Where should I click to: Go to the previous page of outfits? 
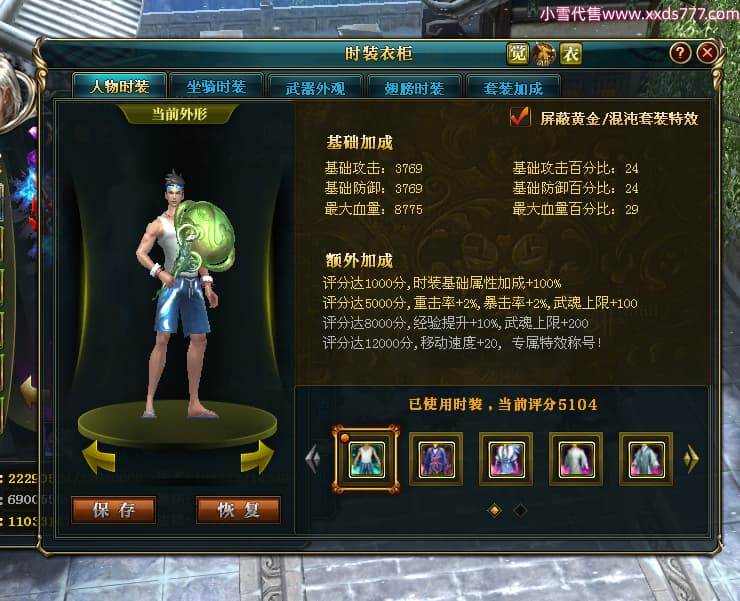[312, 459]
